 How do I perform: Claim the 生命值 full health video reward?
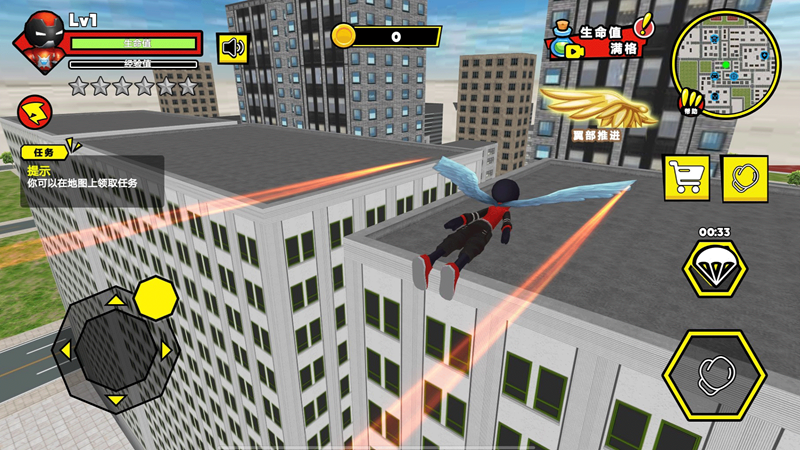pos(598,41)
